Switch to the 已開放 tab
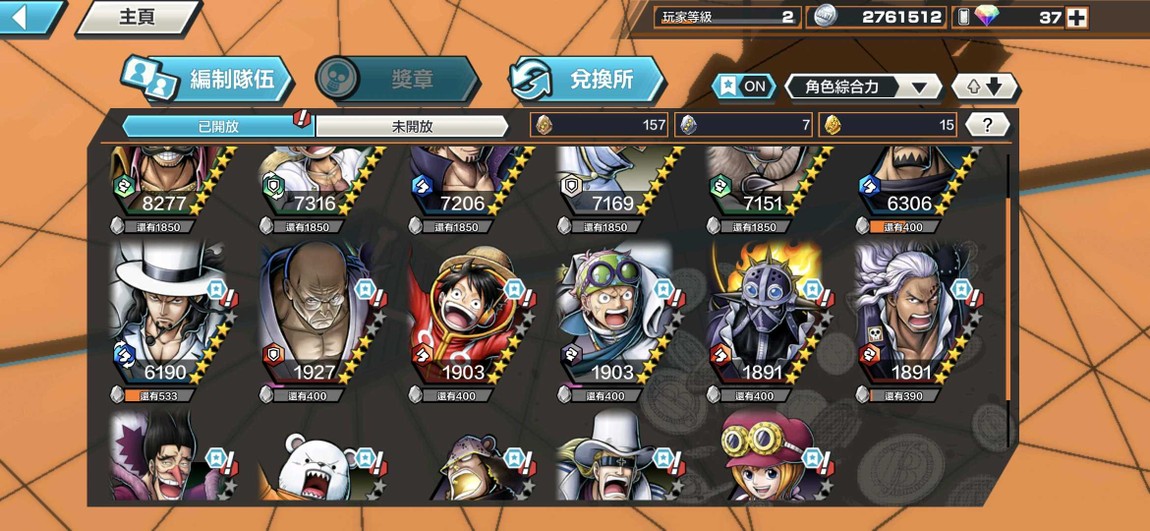 pos(218,126)
